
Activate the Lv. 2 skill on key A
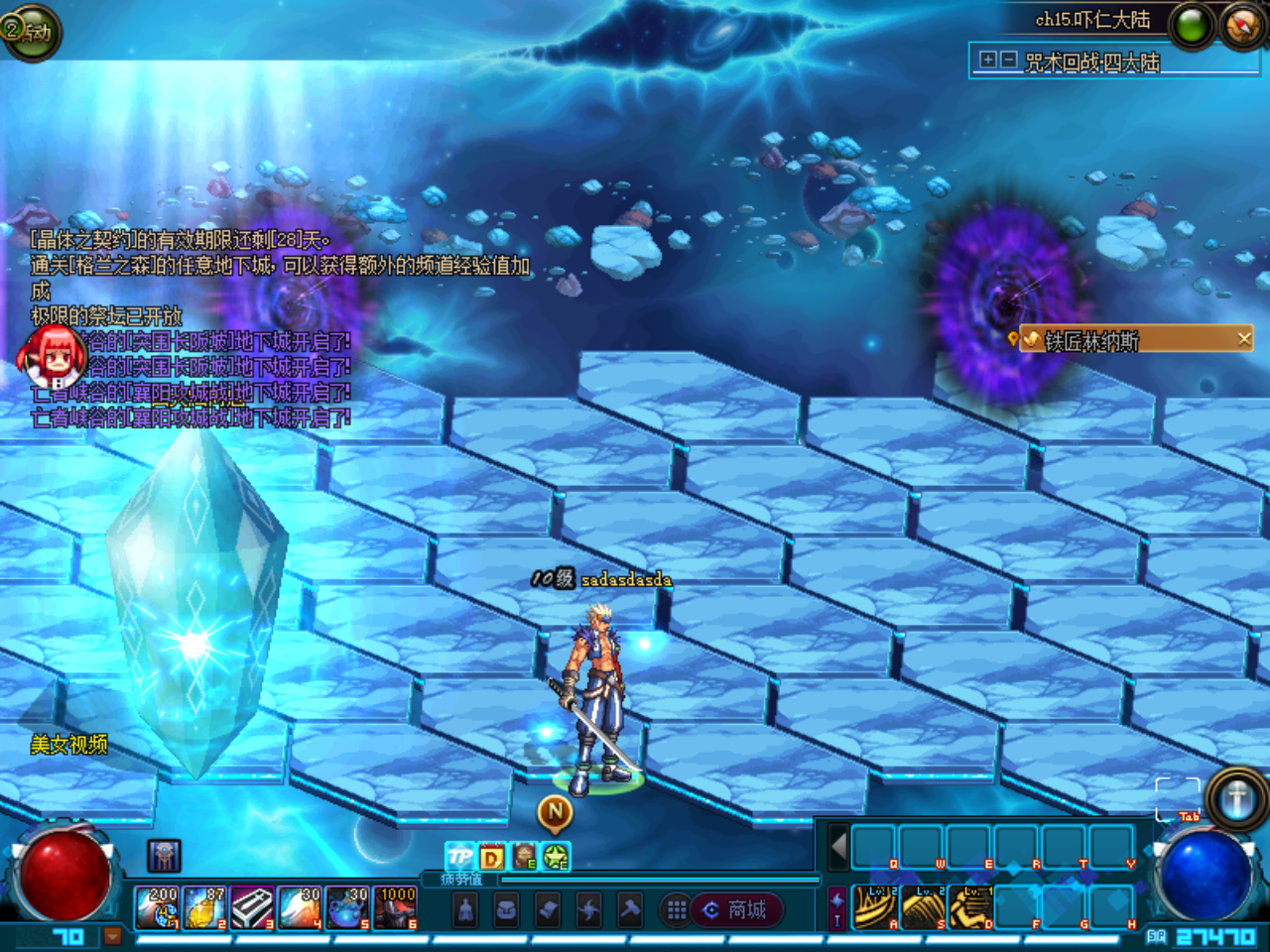click(x=874, y=907)
